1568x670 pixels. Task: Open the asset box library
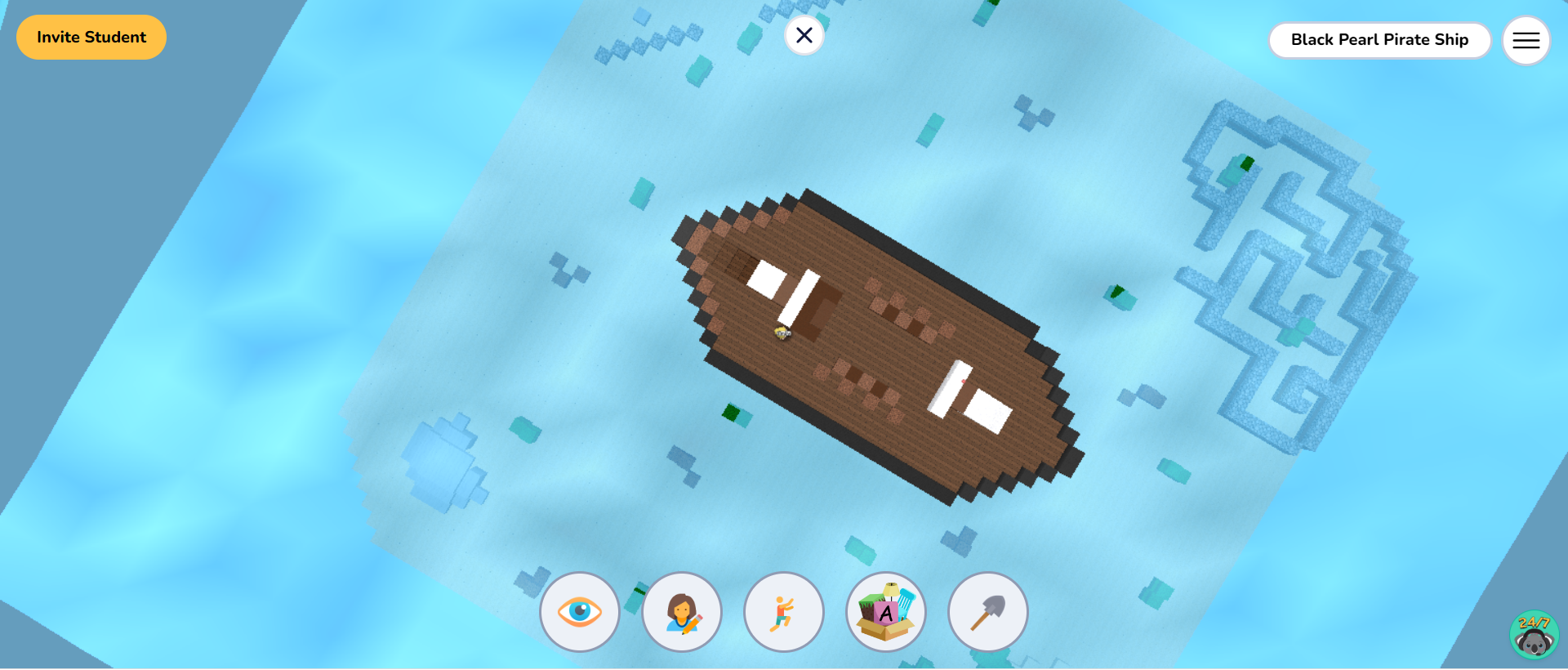pos(885,611)
